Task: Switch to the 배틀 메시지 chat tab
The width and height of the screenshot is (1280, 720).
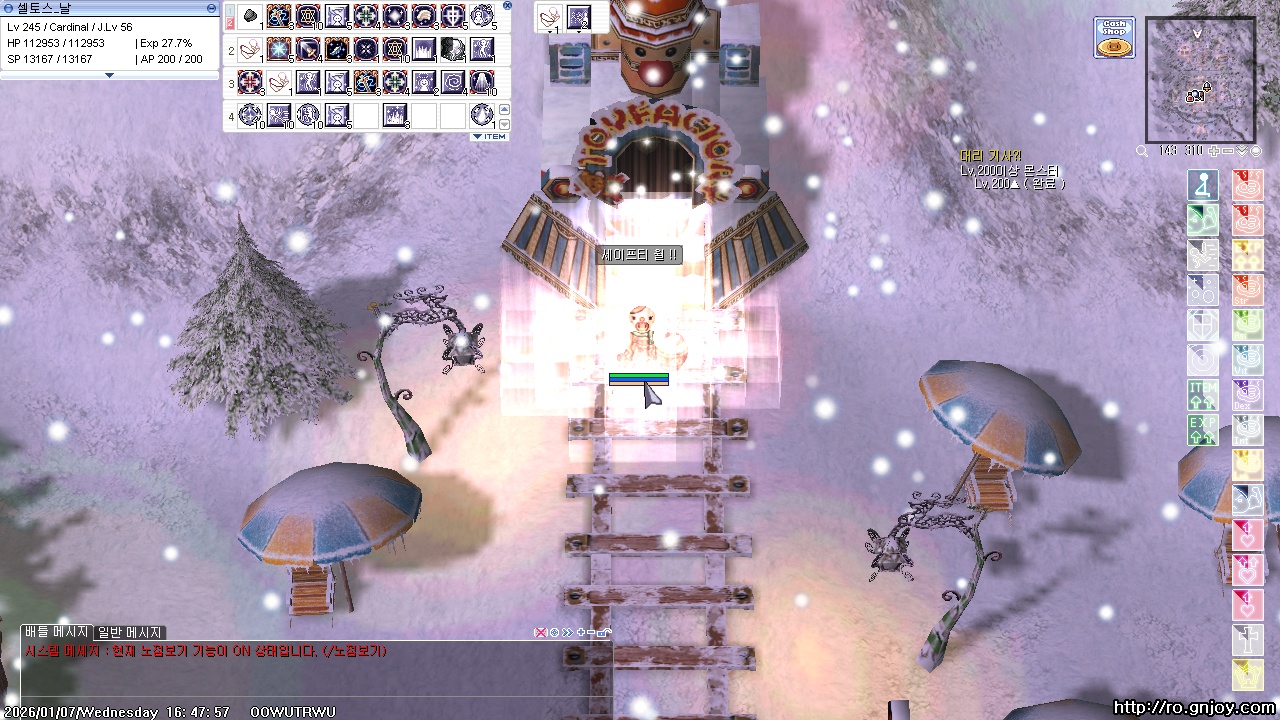Action: point(56,632)
